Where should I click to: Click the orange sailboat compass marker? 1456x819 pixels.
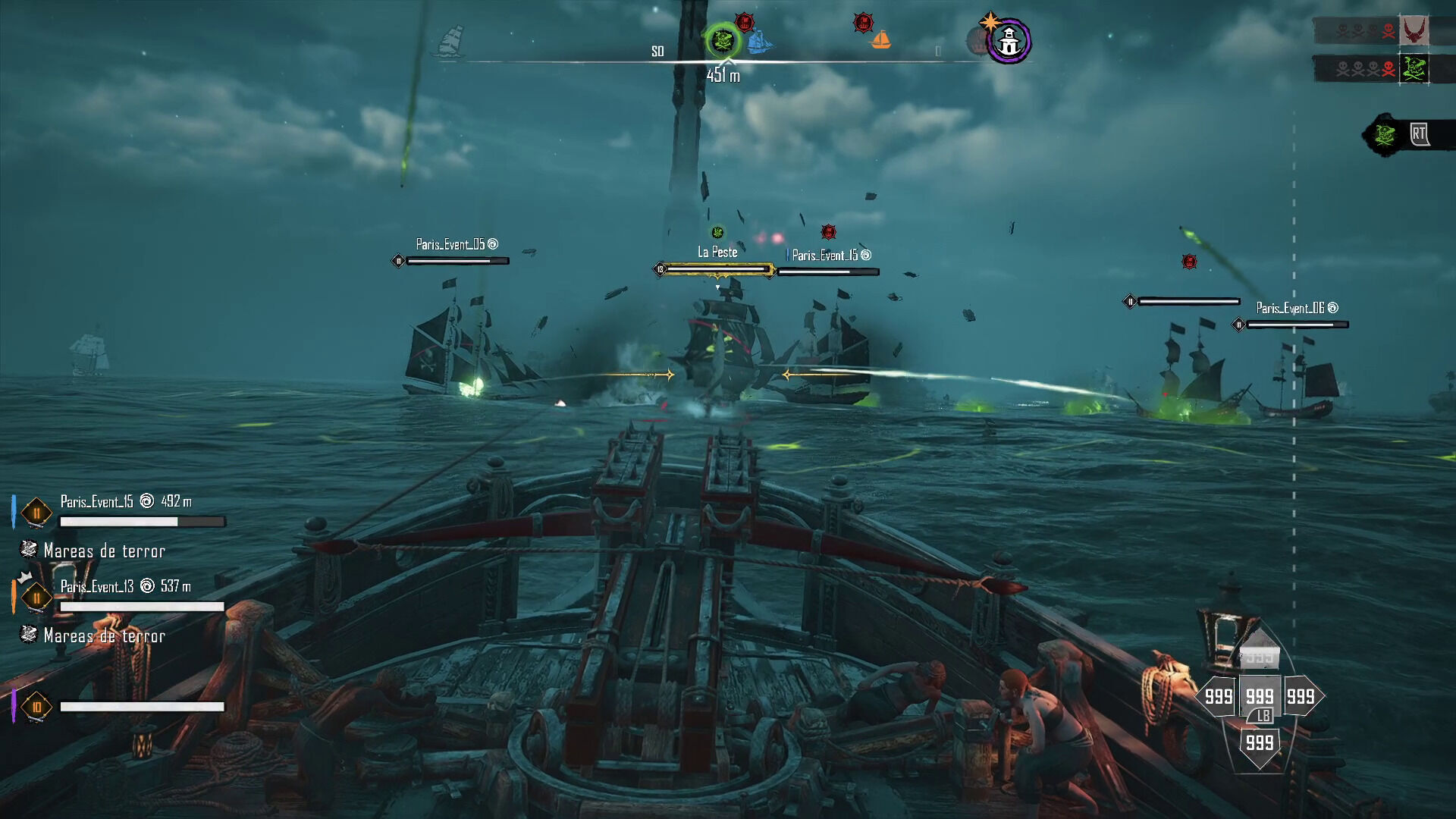pyautogui.click(x=880, y=39)
